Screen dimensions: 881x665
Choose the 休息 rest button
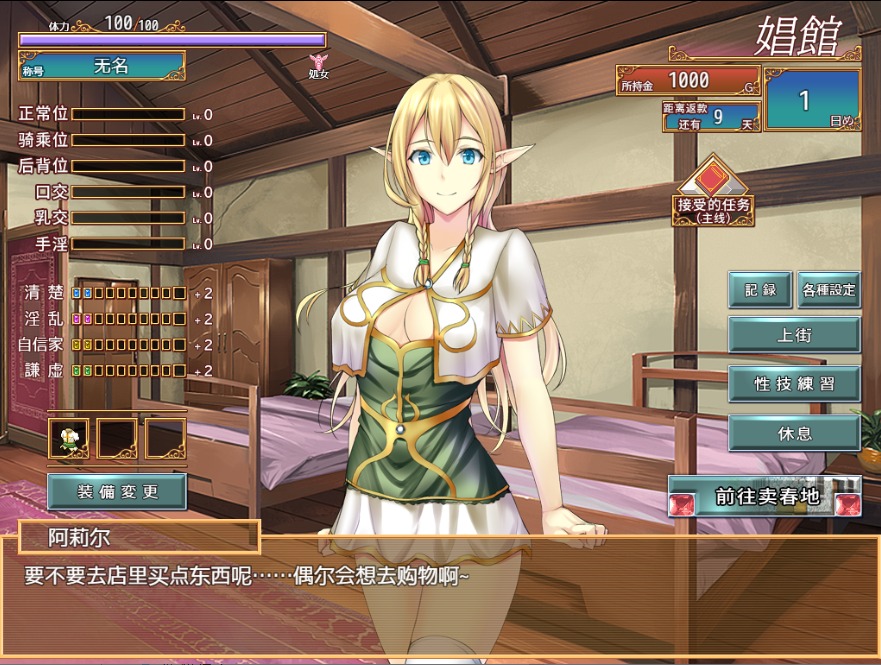(x=794, y=433)
